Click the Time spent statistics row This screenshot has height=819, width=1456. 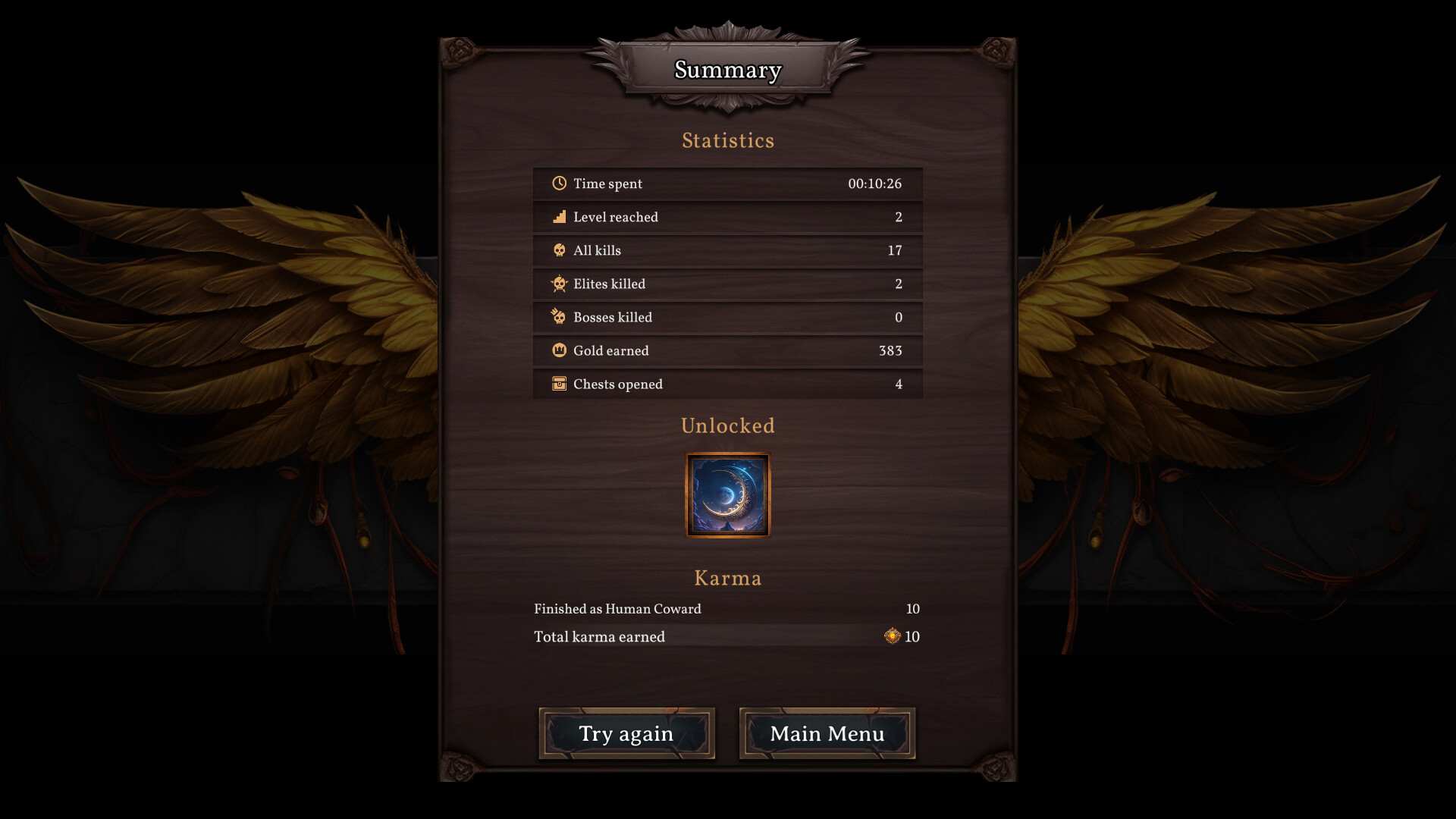pyautogui.click(x=727, y=183)
